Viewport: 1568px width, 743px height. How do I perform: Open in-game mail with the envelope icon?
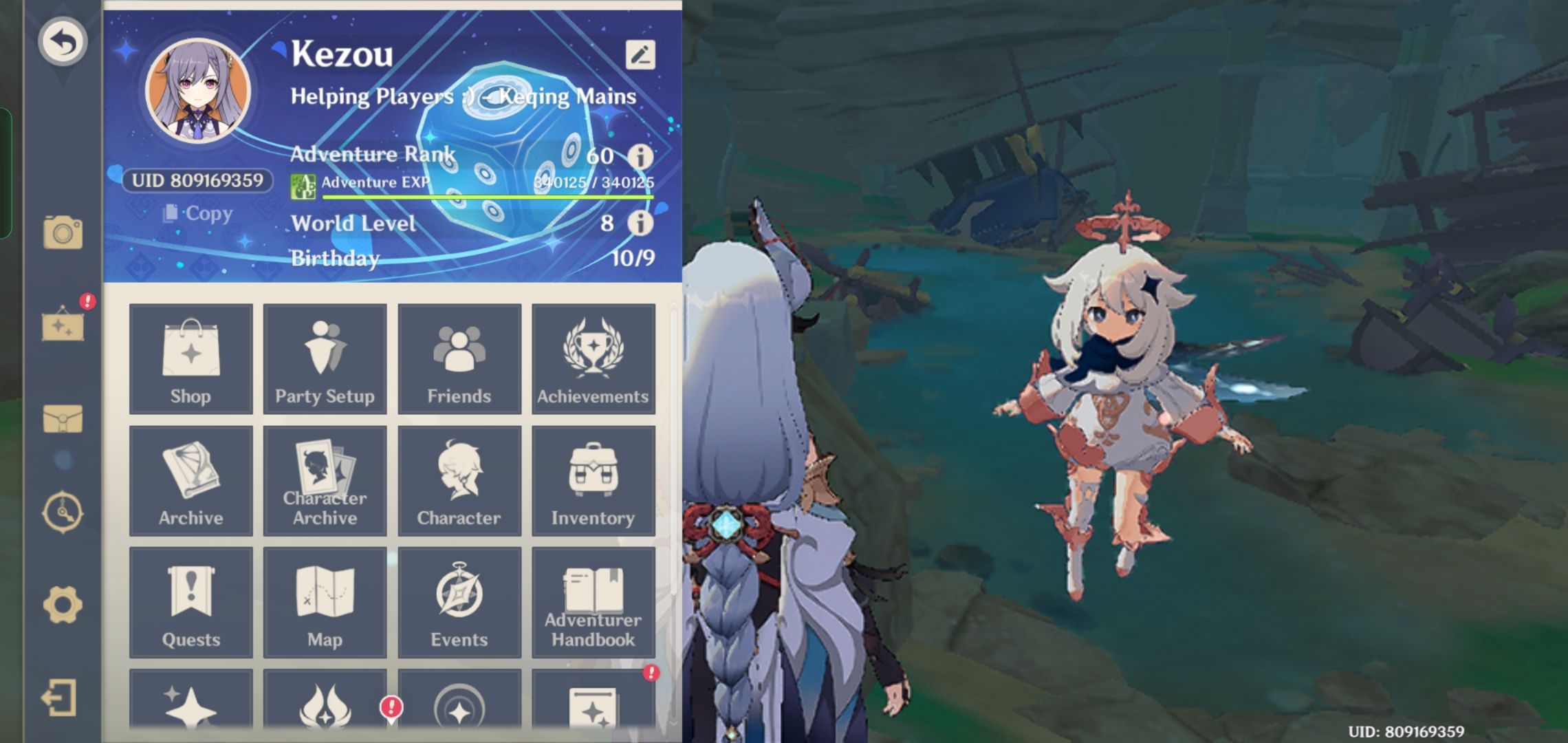pos(64,420)
